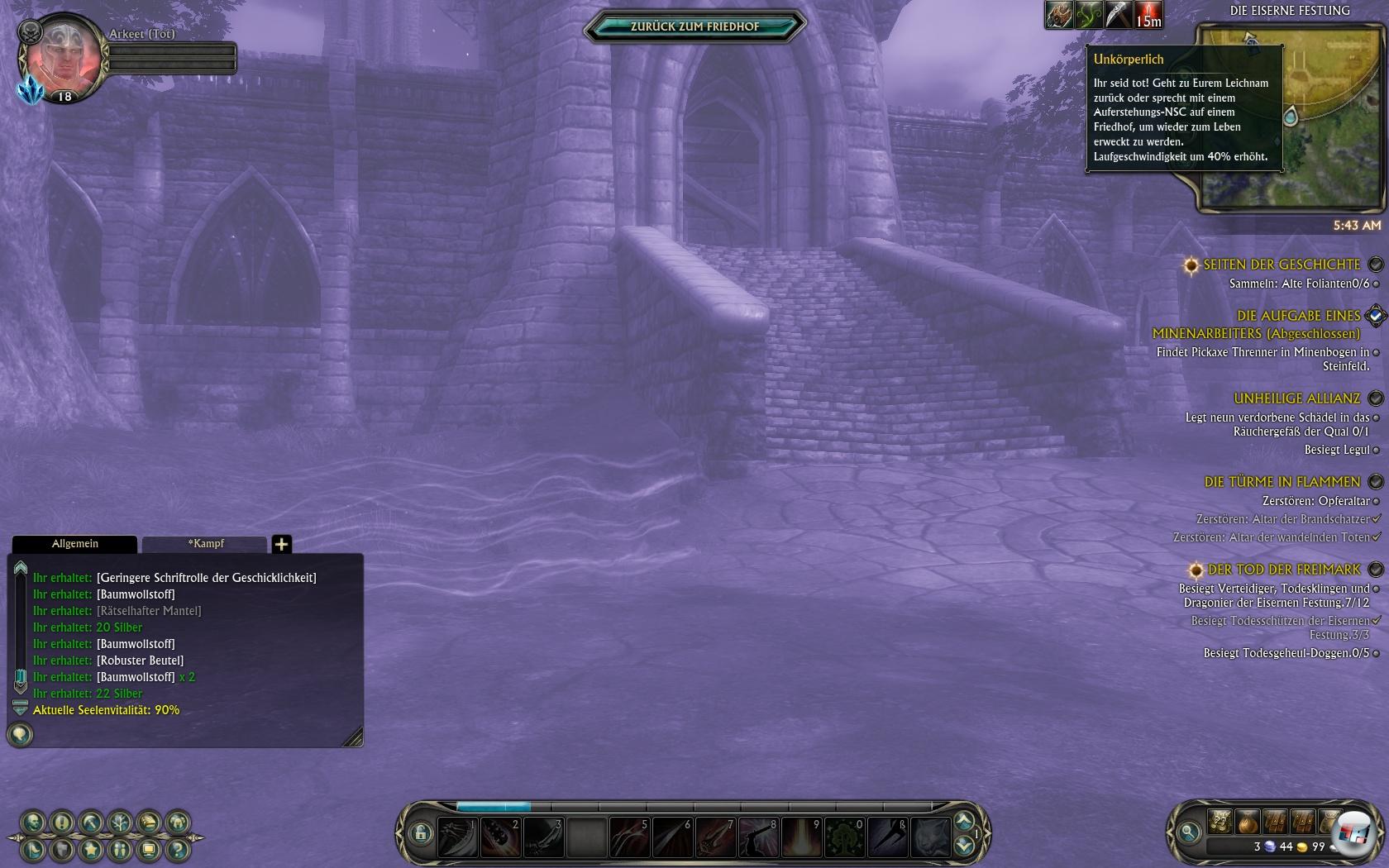Activate the green tree ability in slot 0
The image size is (1389, 868).
[845, 837]
